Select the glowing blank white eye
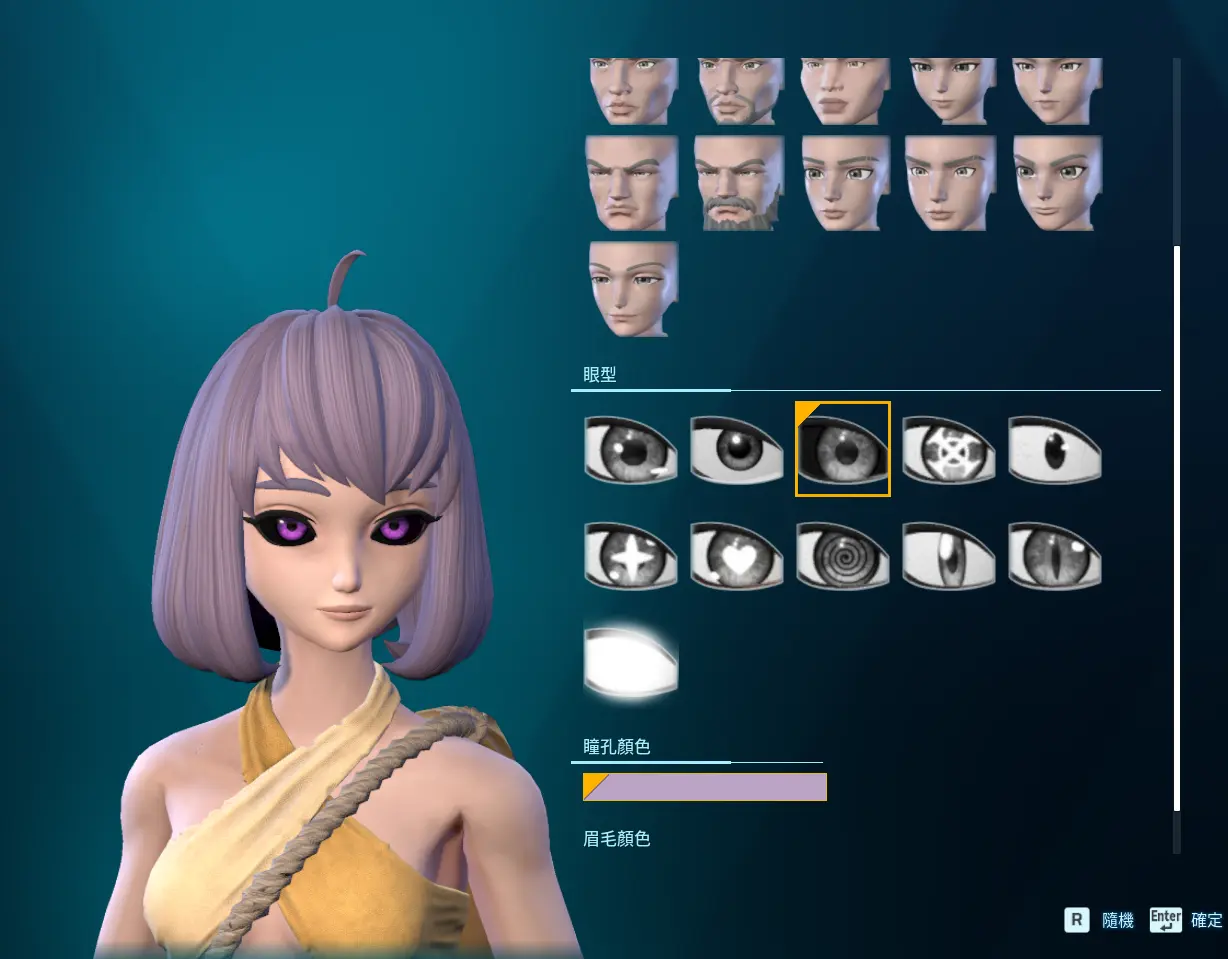This screenshot has height=959, width=1228. tap(630, 661)
